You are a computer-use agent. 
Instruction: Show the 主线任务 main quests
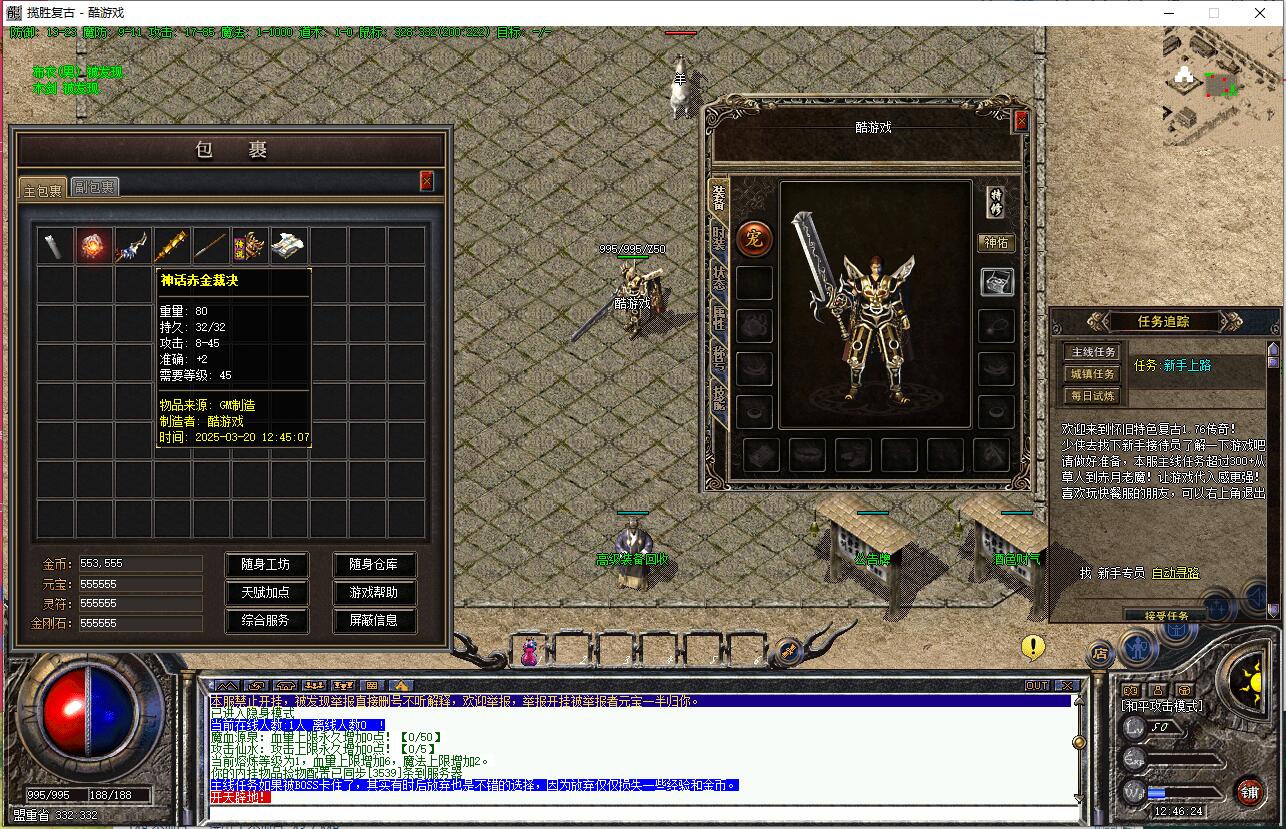tap(1093, 352)
